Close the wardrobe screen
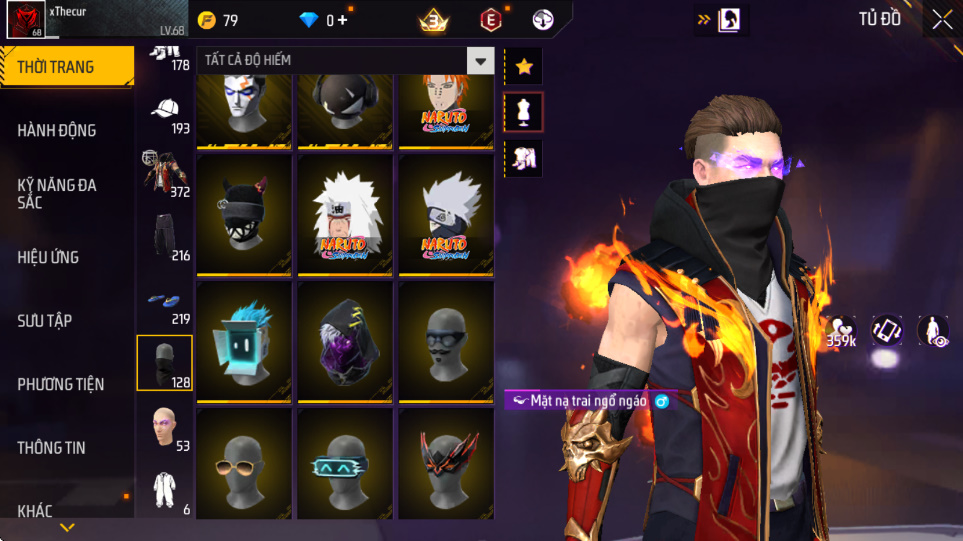Screen dimensions: 963x541 click(942, 19)
